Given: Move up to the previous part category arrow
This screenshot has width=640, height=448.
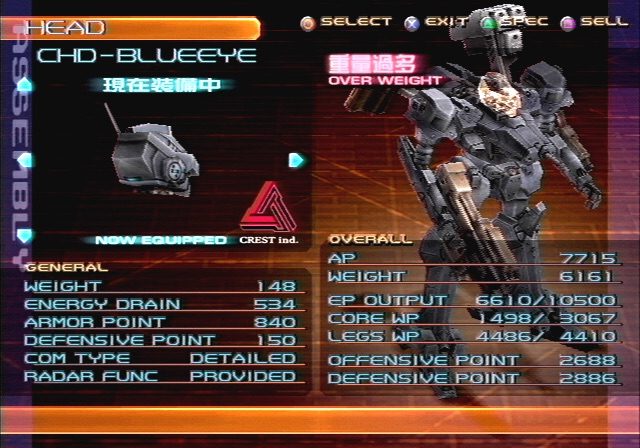Looking at the screenshot, I should pos(25,86).
